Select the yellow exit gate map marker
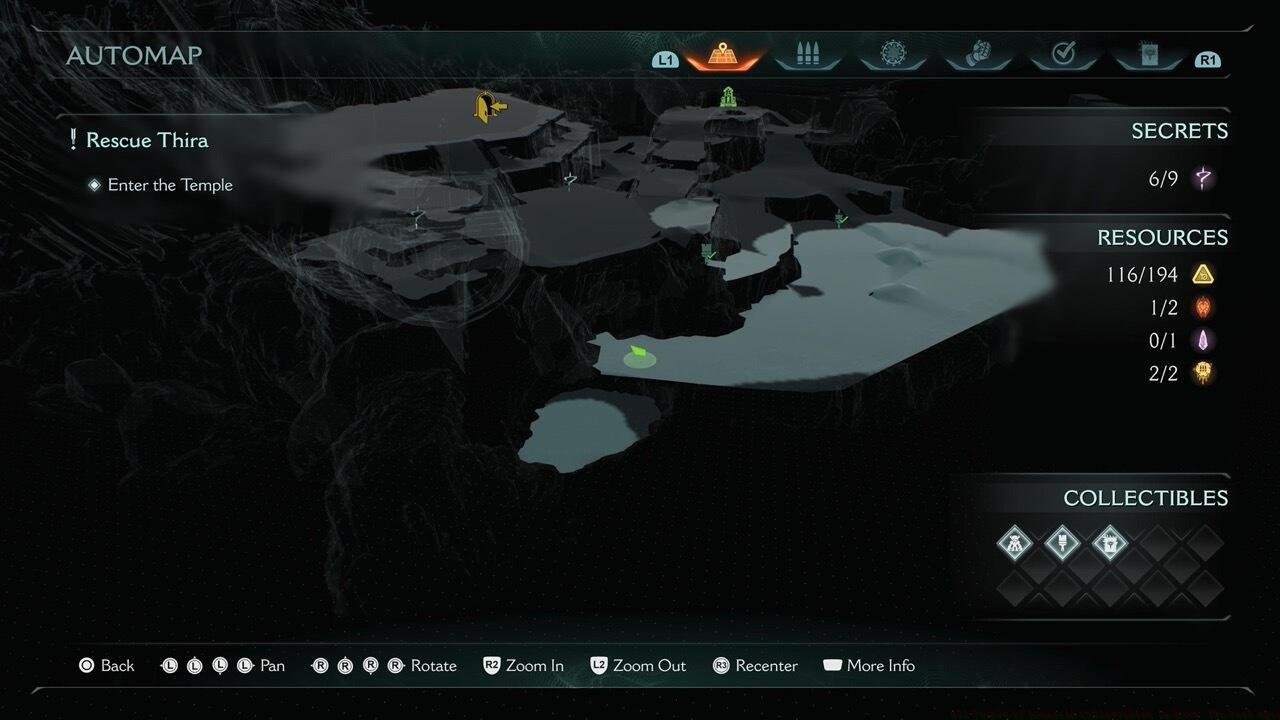Screen dimensions: 1280x720 tap(488, 106)
